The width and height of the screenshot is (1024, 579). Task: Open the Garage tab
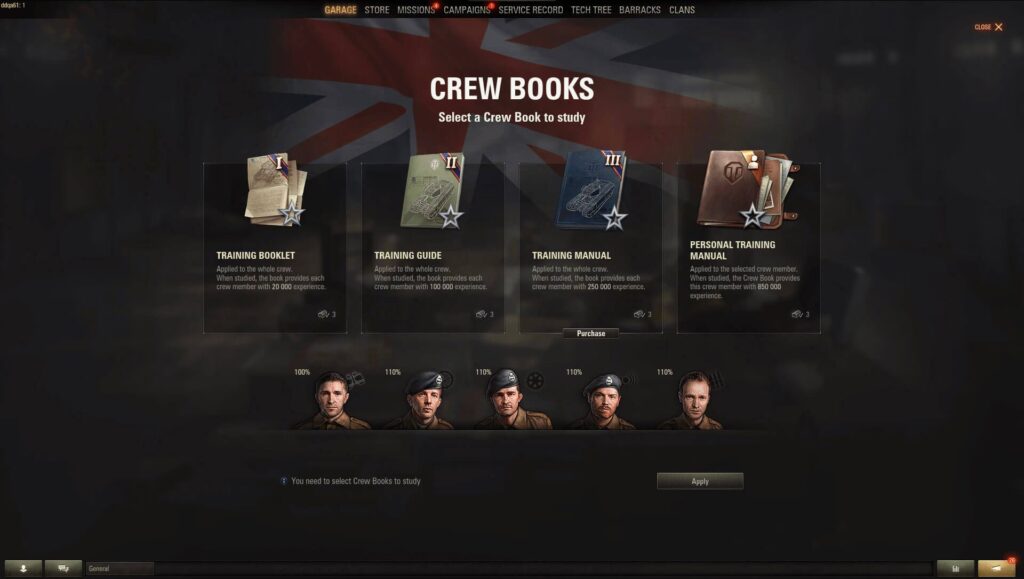pos(340,10)
